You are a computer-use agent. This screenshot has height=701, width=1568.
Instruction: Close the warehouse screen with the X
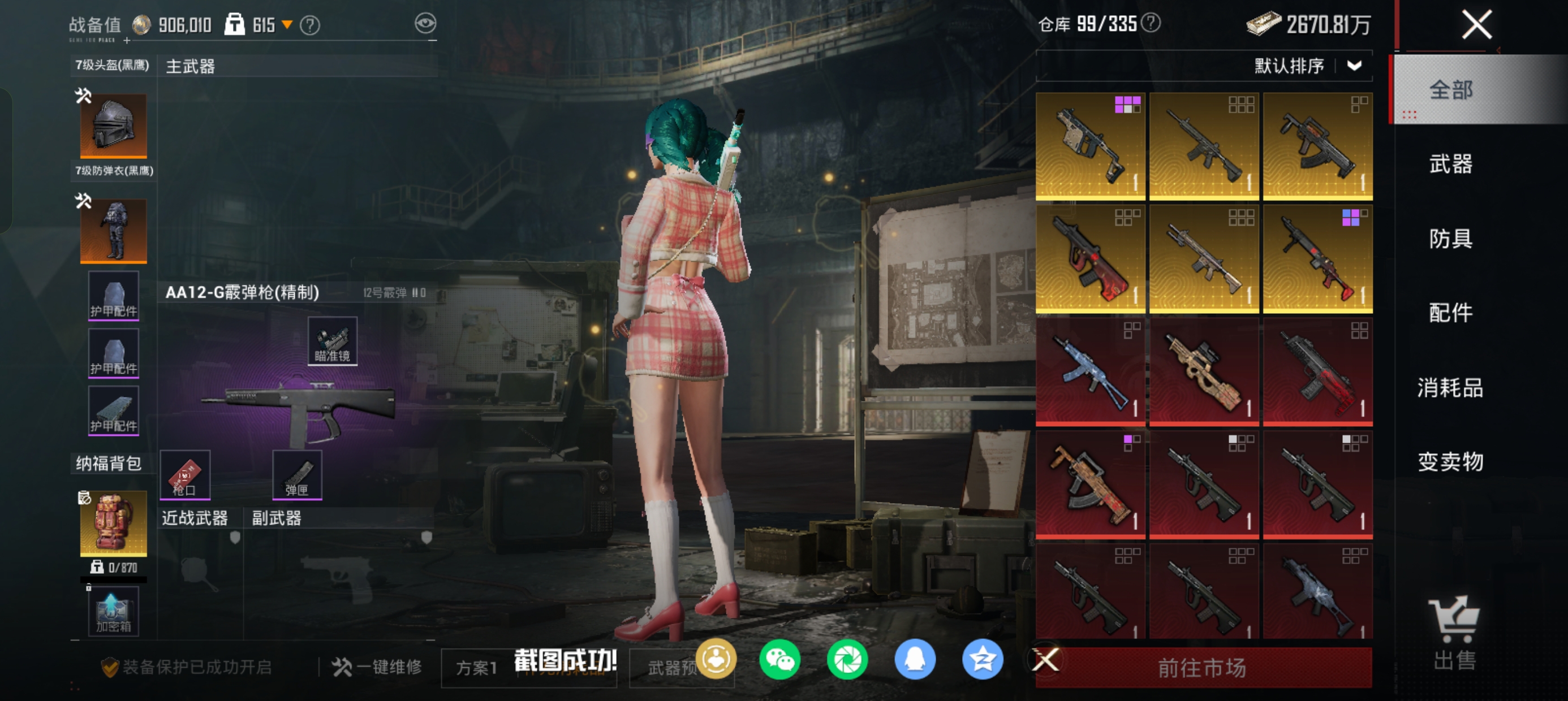tap(1476, 25)
